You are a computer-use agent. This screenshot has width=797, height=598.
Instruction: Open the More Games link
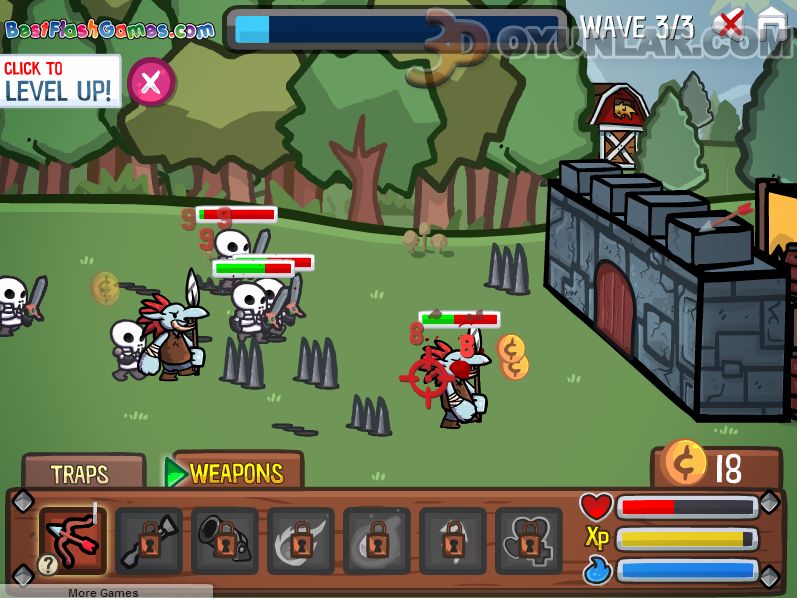pos(104,592)
